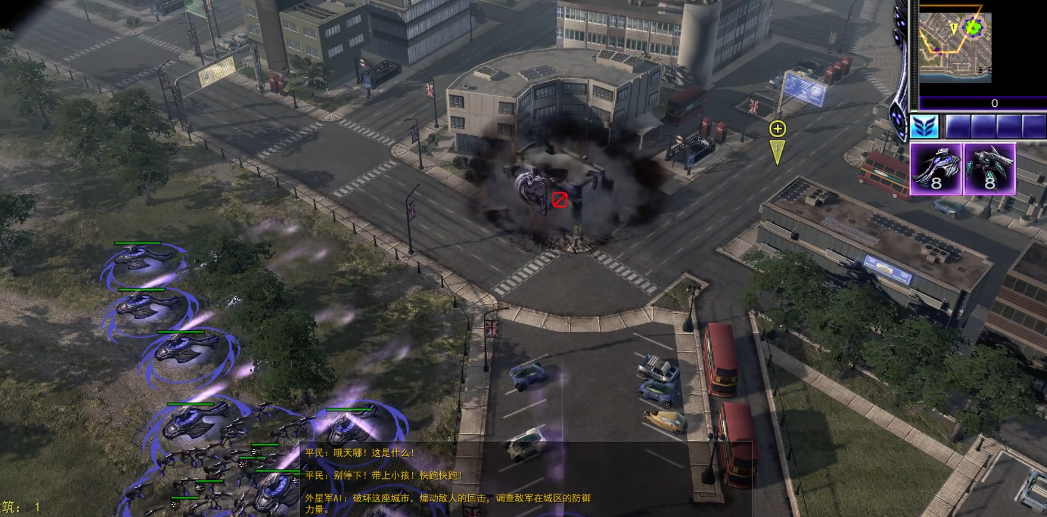1047x517 pixels.
Task: Click the city minimap
Action: pos(955,45)
